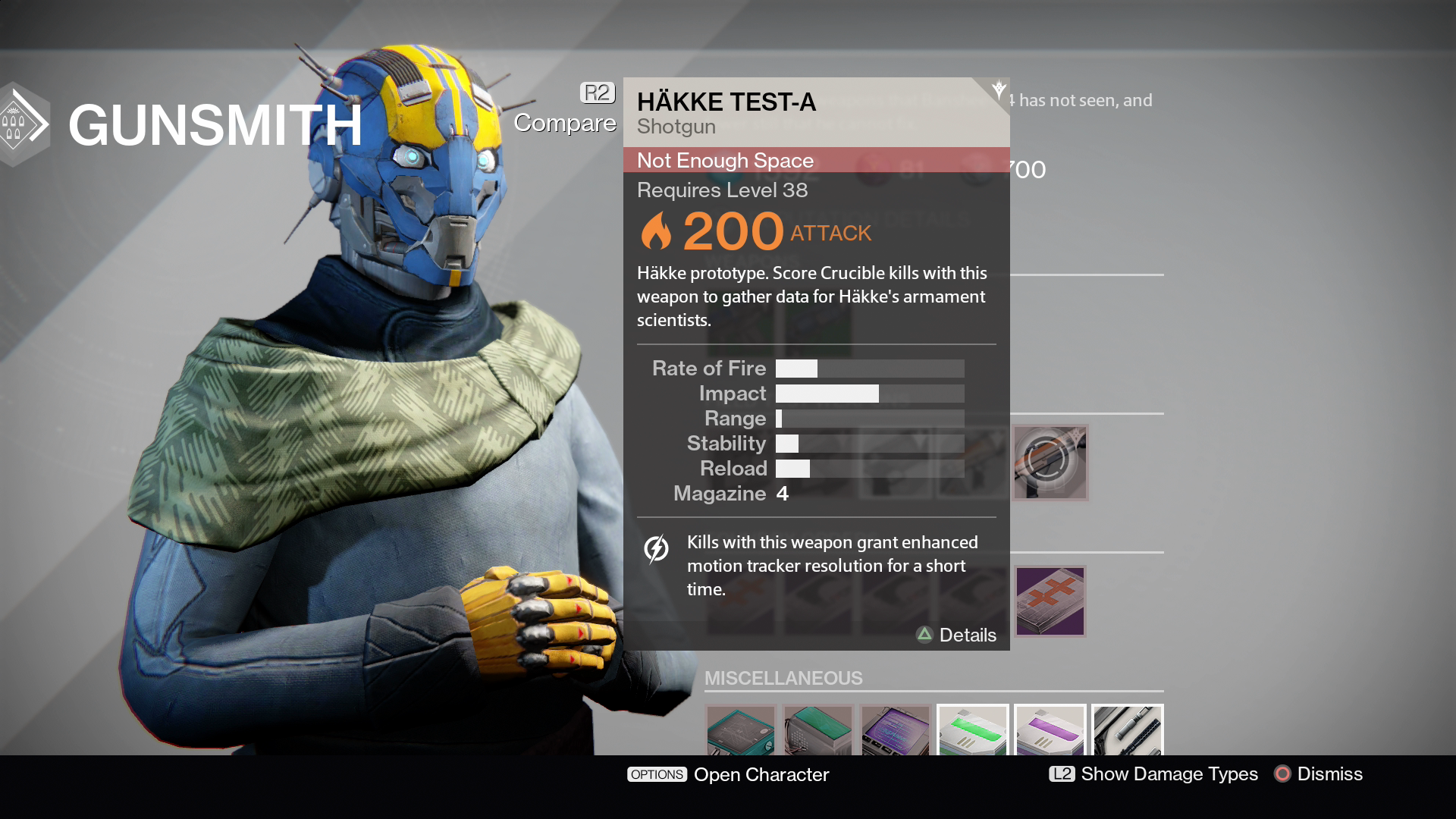1456x819 pixels.
Task: Buy the green ammo synthesis pack
Action: pos(973,731)
